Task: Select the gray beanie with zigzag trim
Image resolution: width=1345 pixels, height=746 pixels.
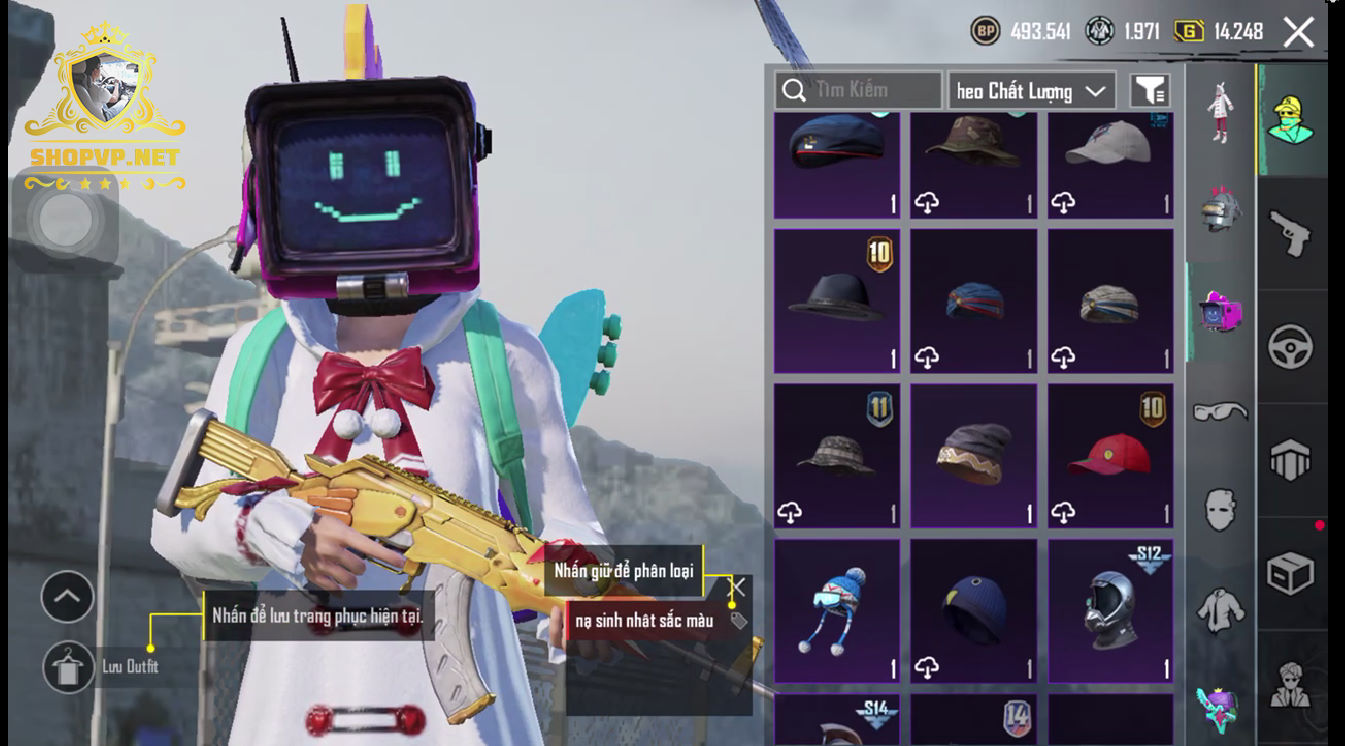Action: (x=972, y=455)
